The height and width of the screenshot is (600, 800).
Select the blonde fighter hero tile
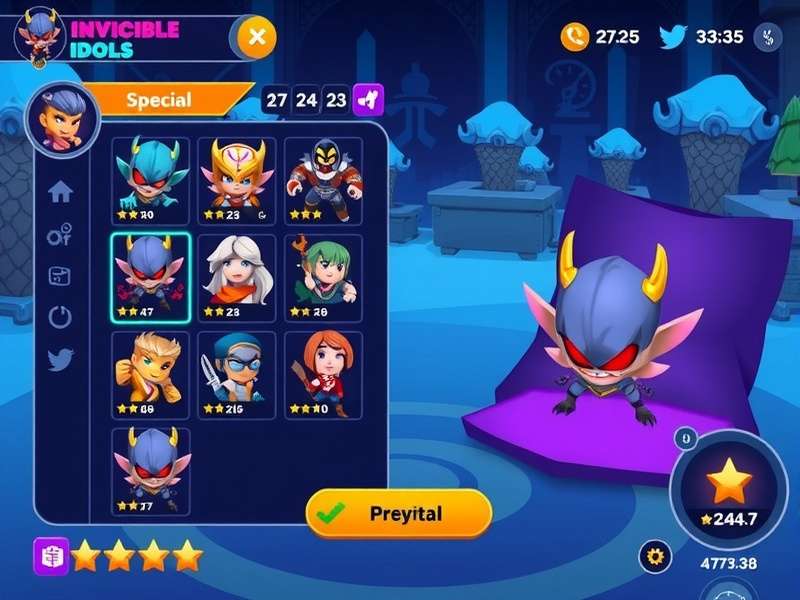click(x=151, y=374)
